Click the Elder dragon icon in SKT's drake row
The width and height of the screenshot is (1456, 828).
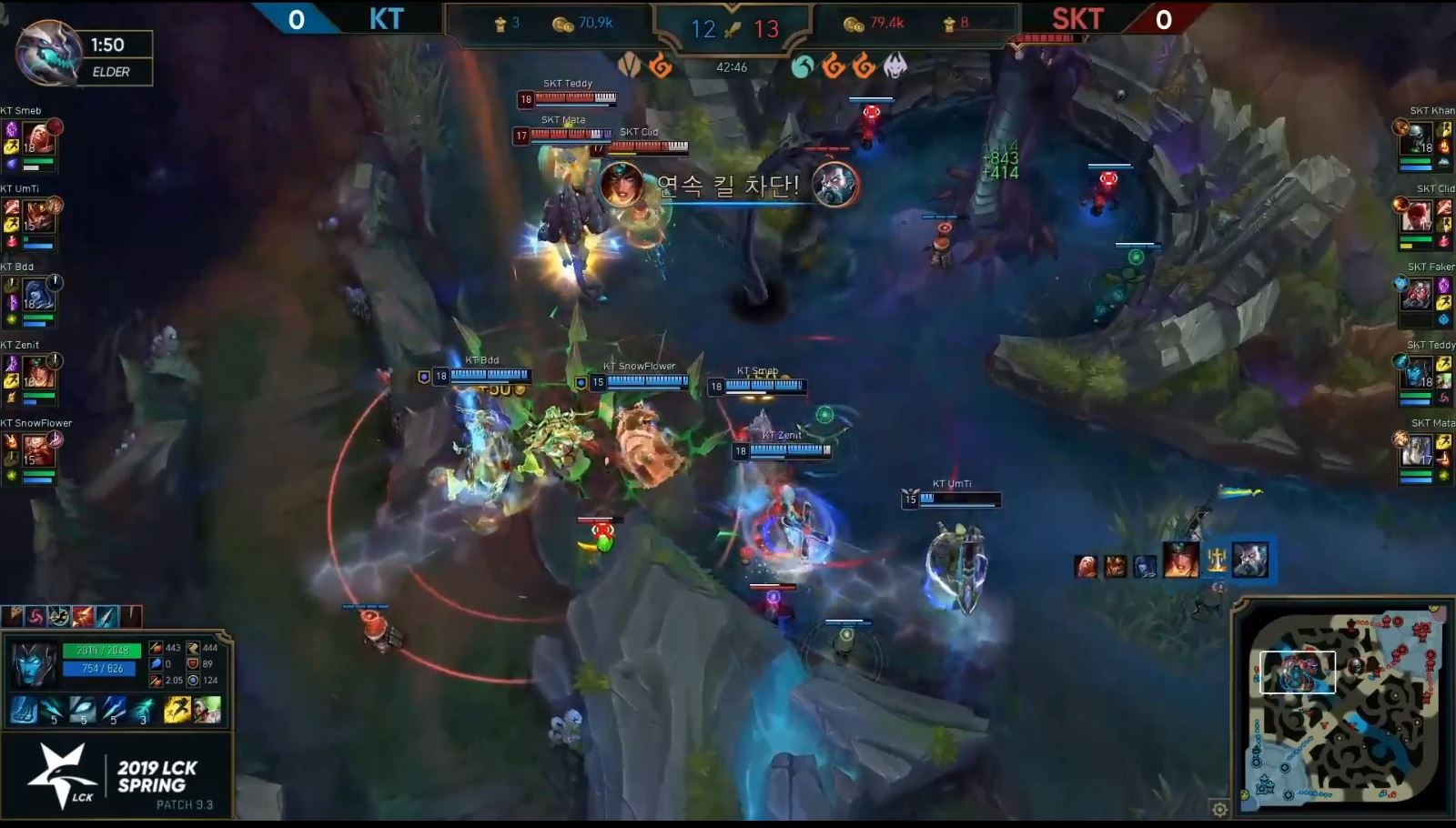tap(892, 66)
